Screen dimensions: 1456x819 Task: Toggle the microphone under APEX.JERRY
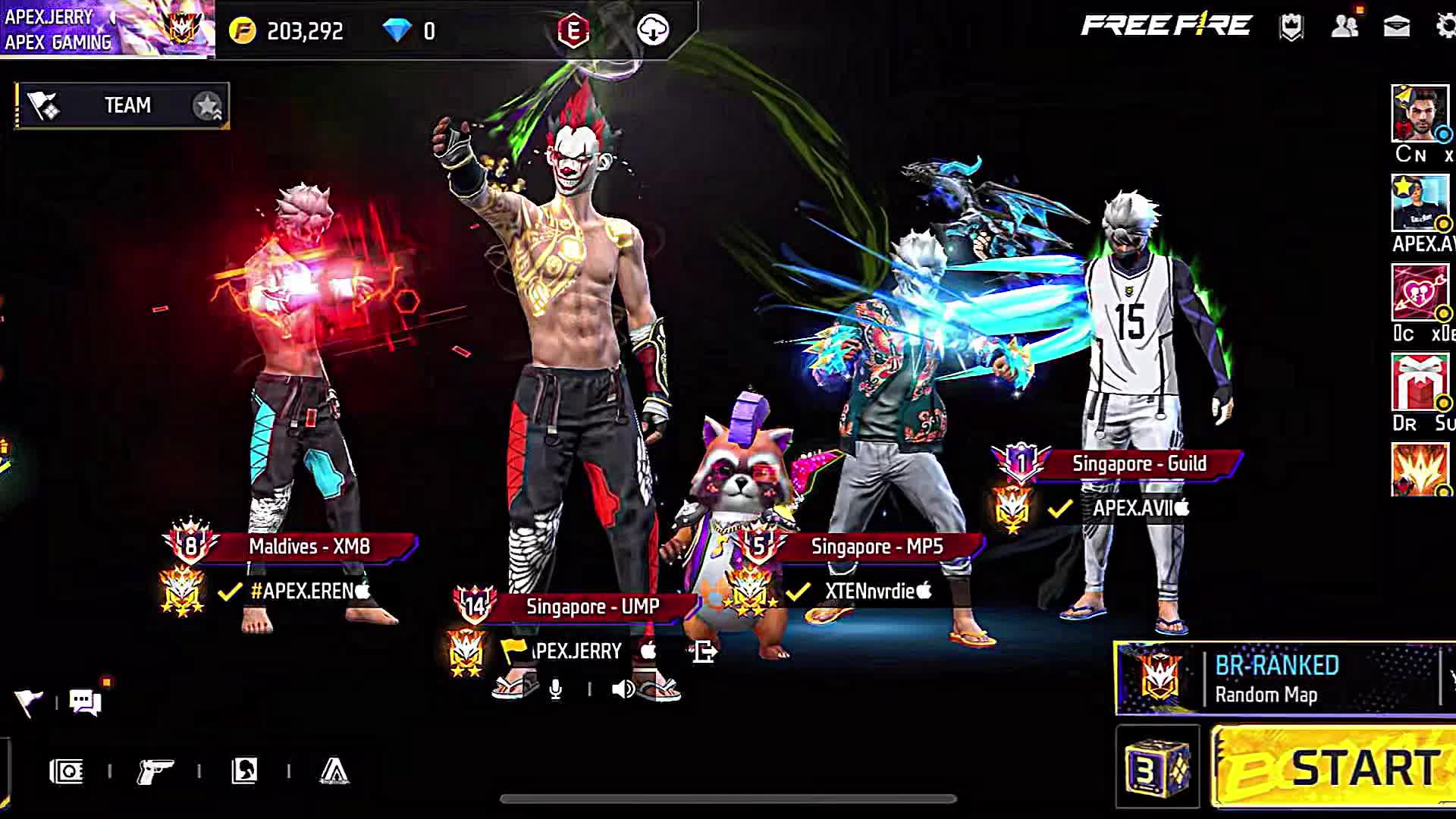point(556,689)
